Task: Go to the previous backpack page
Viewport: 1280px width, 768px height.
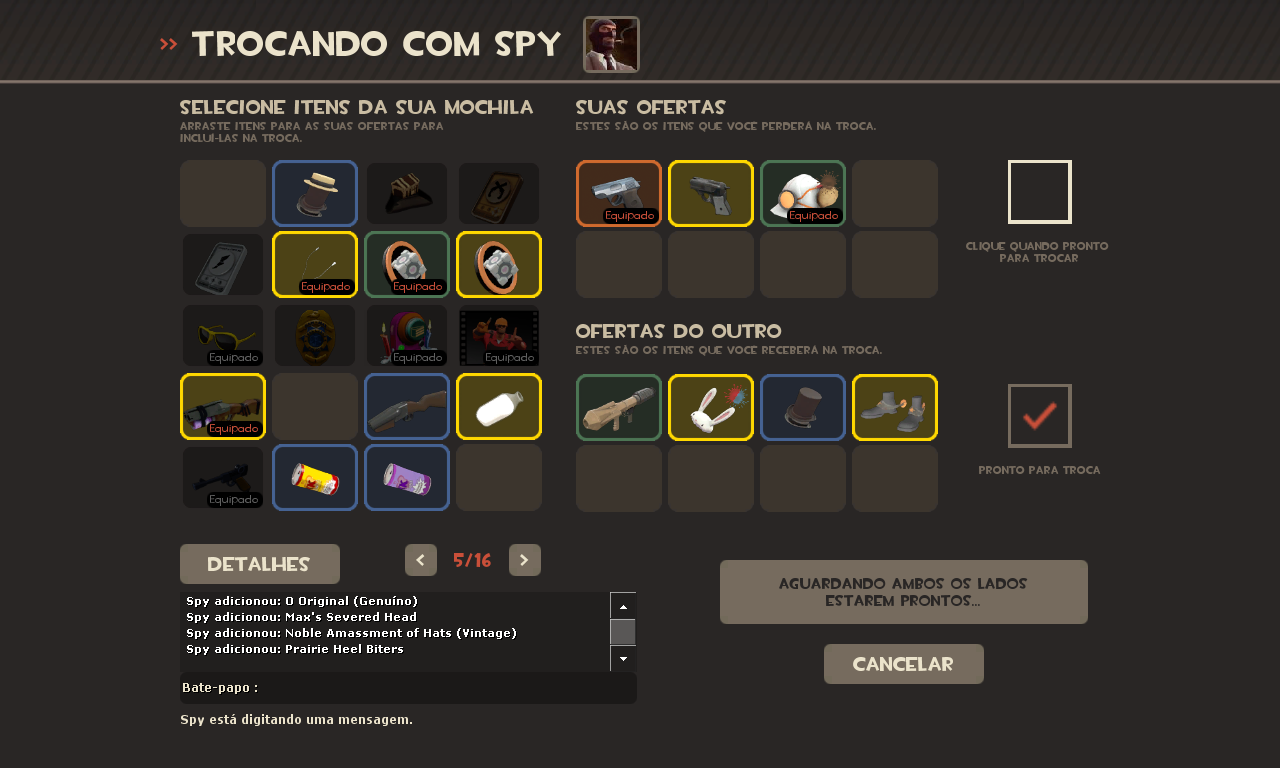Action: (421, 560)
